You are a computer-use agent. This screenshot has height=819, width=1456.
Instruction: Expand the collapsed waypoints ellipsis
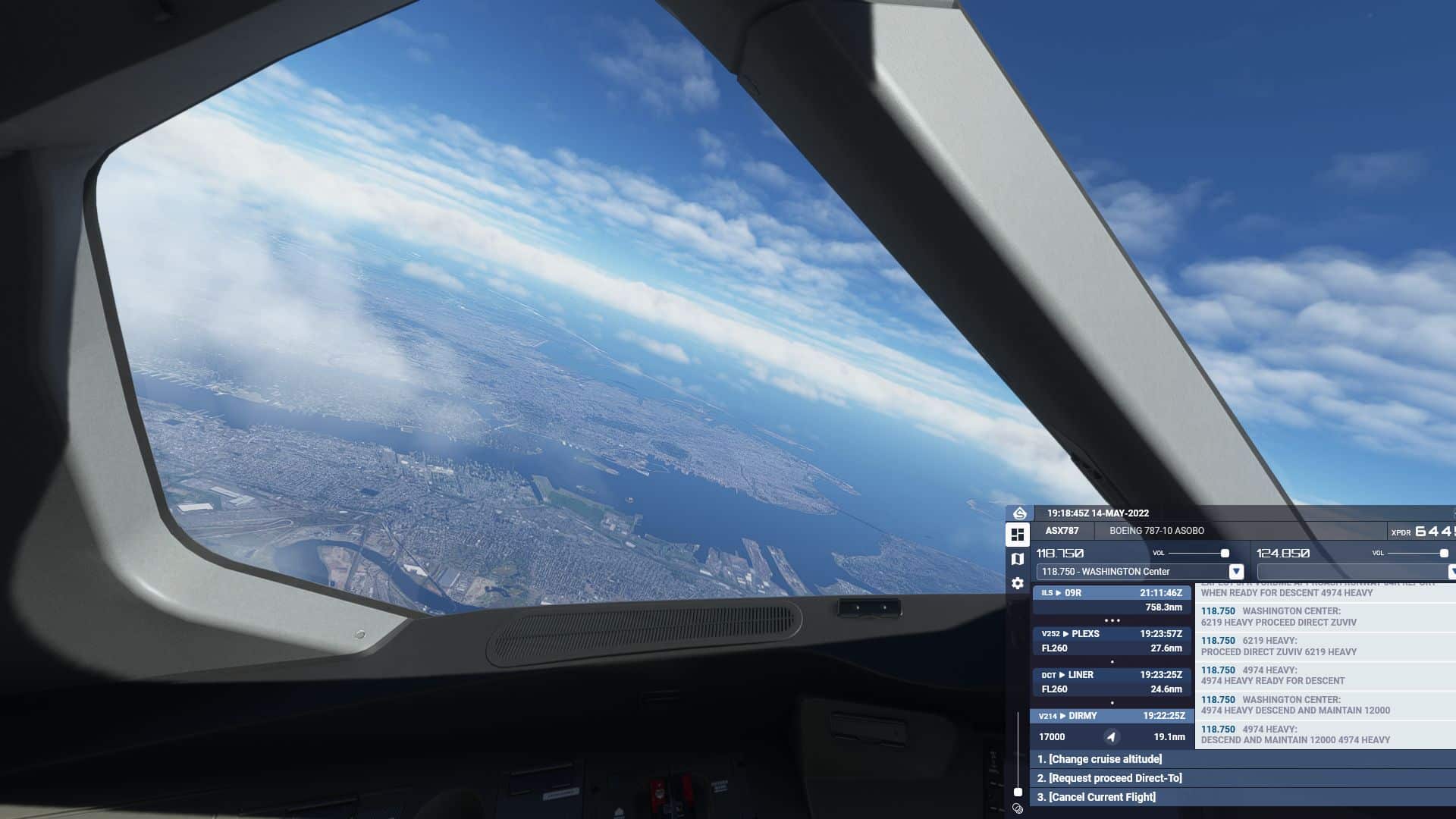tap(1112, 620)
